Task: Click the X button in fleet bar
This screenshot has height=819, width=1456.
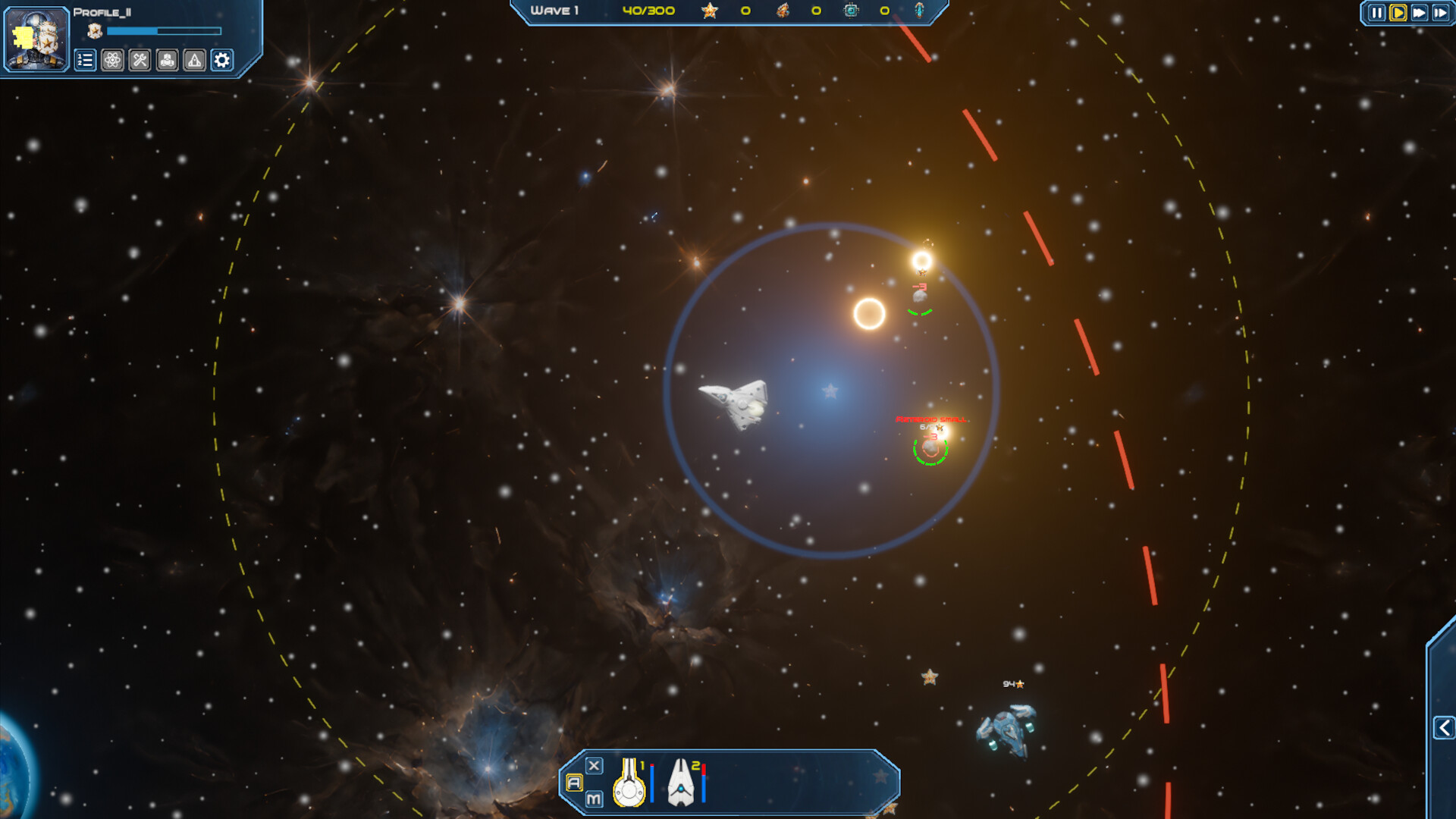Action: pos(595,766)
